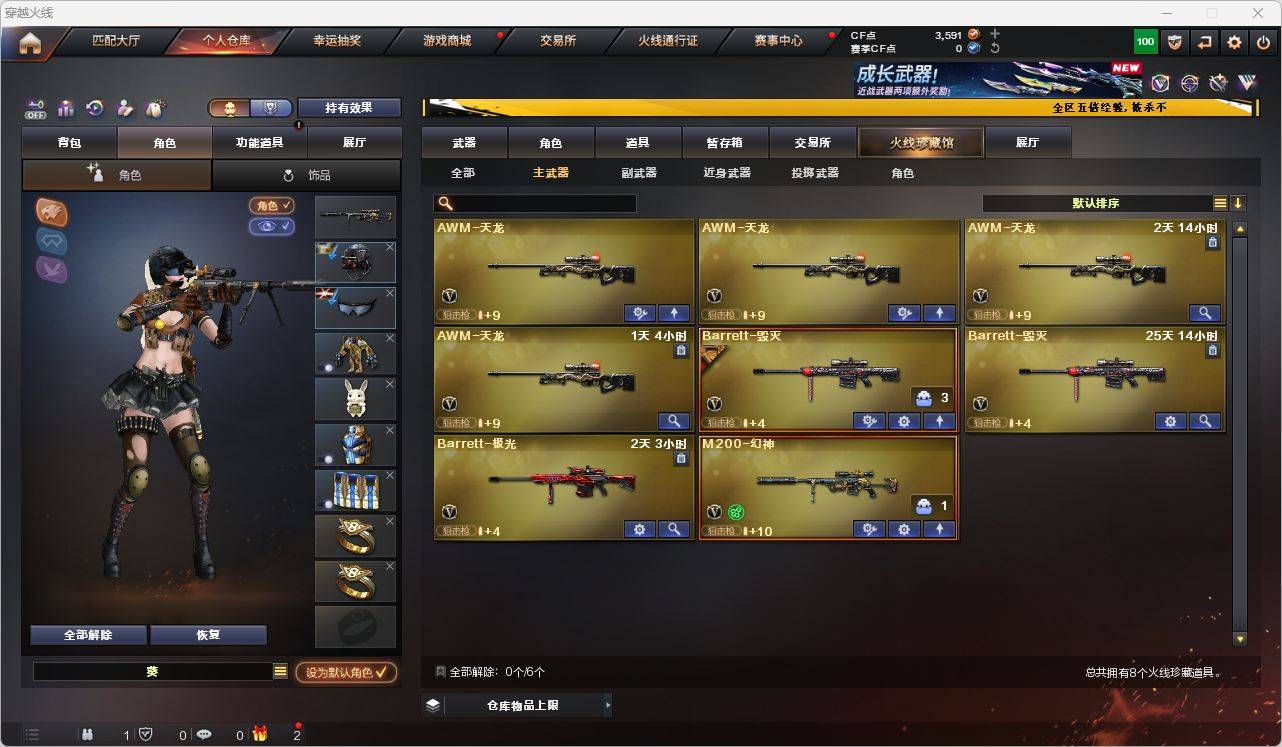1282x747 pixels.
Task: Open the settings gear icon in the top-right
Action: [1233, 41]
